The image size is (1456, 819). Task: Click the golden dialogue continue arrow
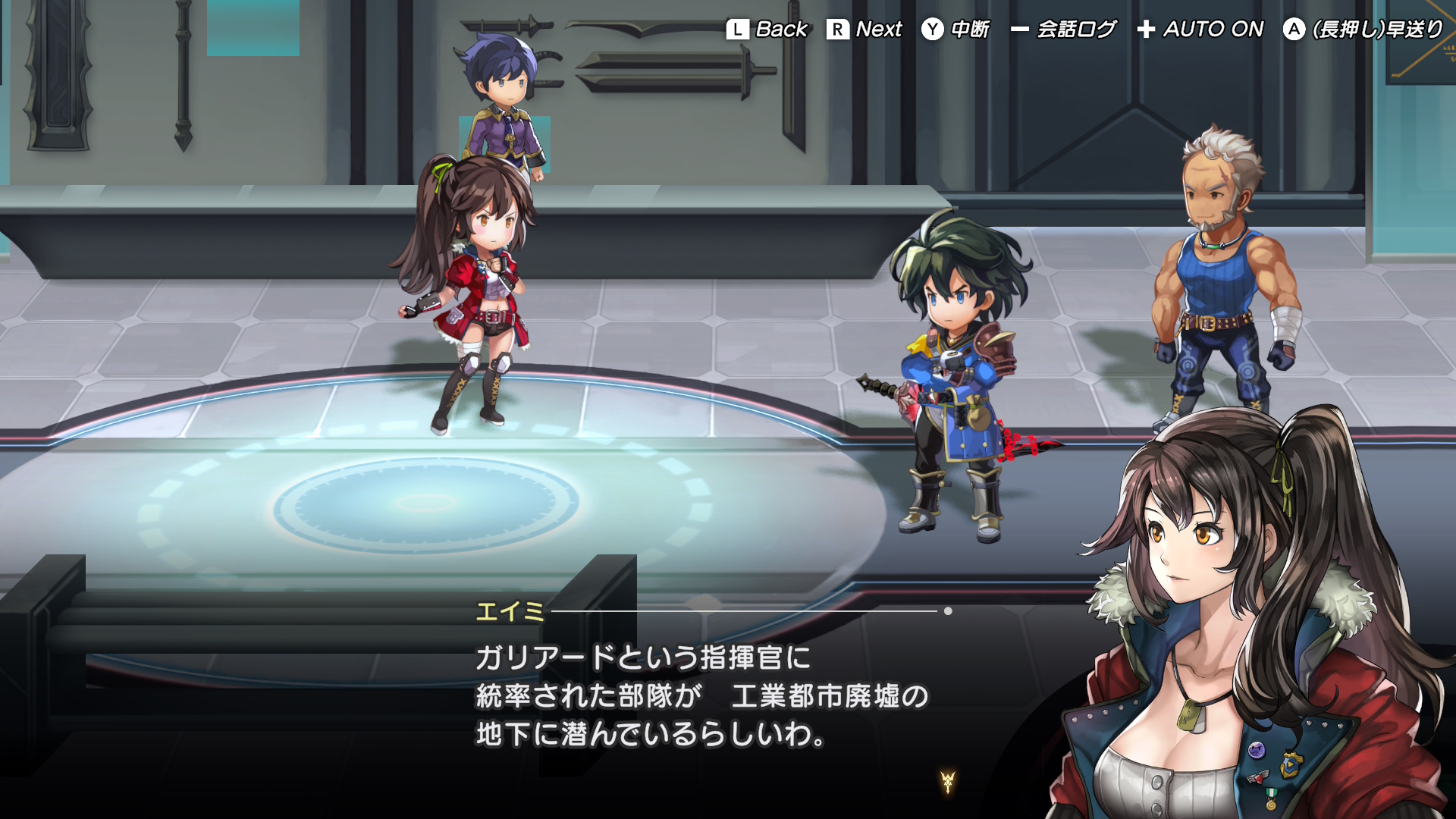click(x=947, y=781)
